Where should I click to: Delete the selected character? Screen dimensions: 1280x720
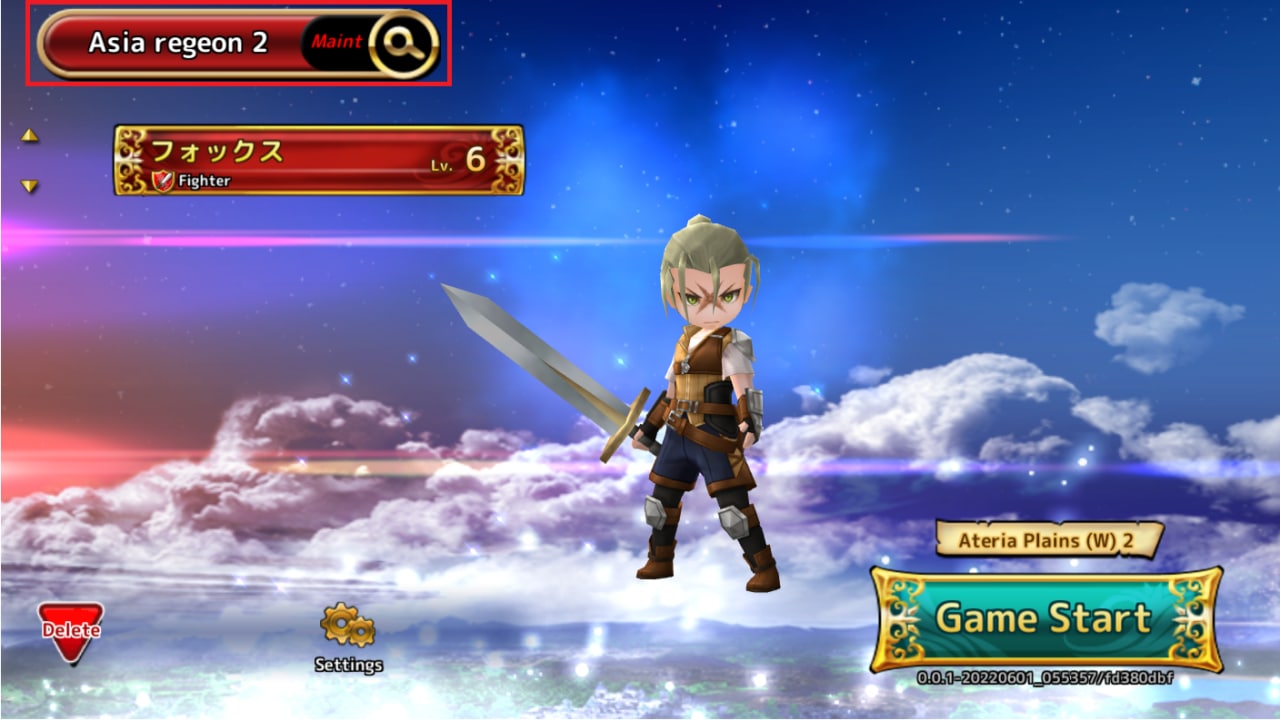(x=70, y=630)
